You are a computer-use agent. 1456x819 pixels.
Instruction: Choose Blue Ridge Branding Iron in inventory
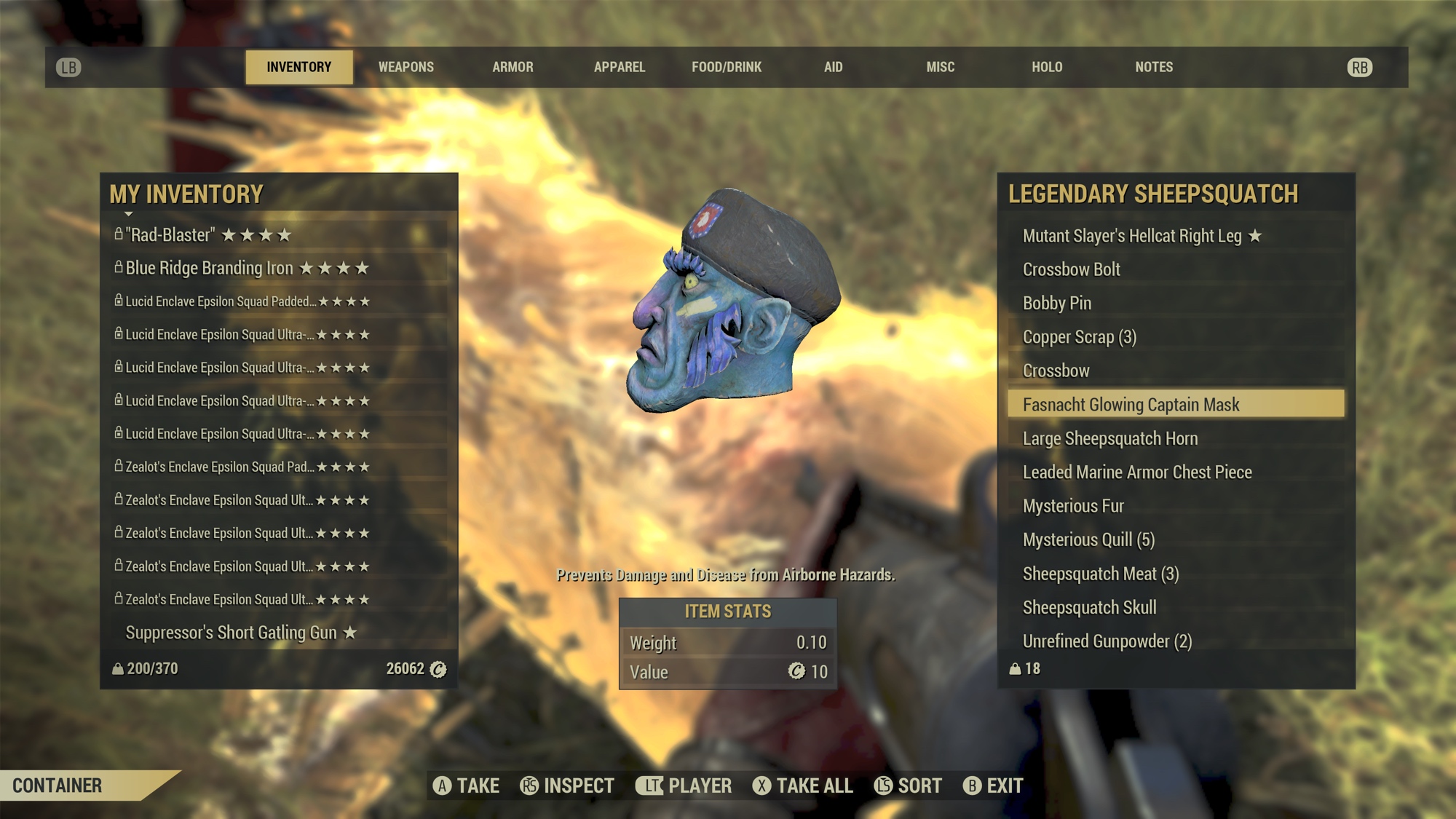point(209,268)
